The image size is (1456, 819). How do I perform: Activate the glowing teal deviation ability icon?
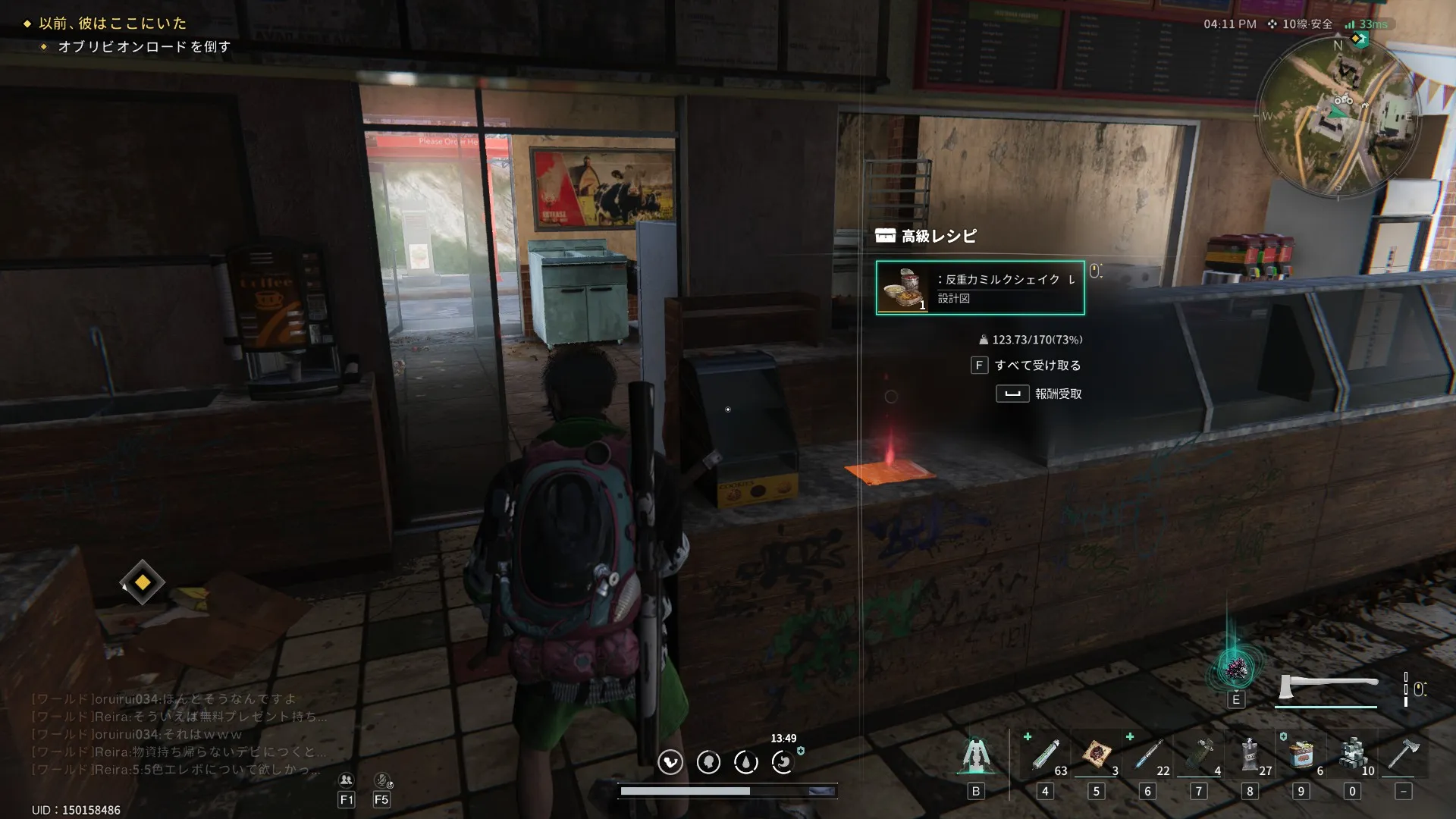point(1236,668)
